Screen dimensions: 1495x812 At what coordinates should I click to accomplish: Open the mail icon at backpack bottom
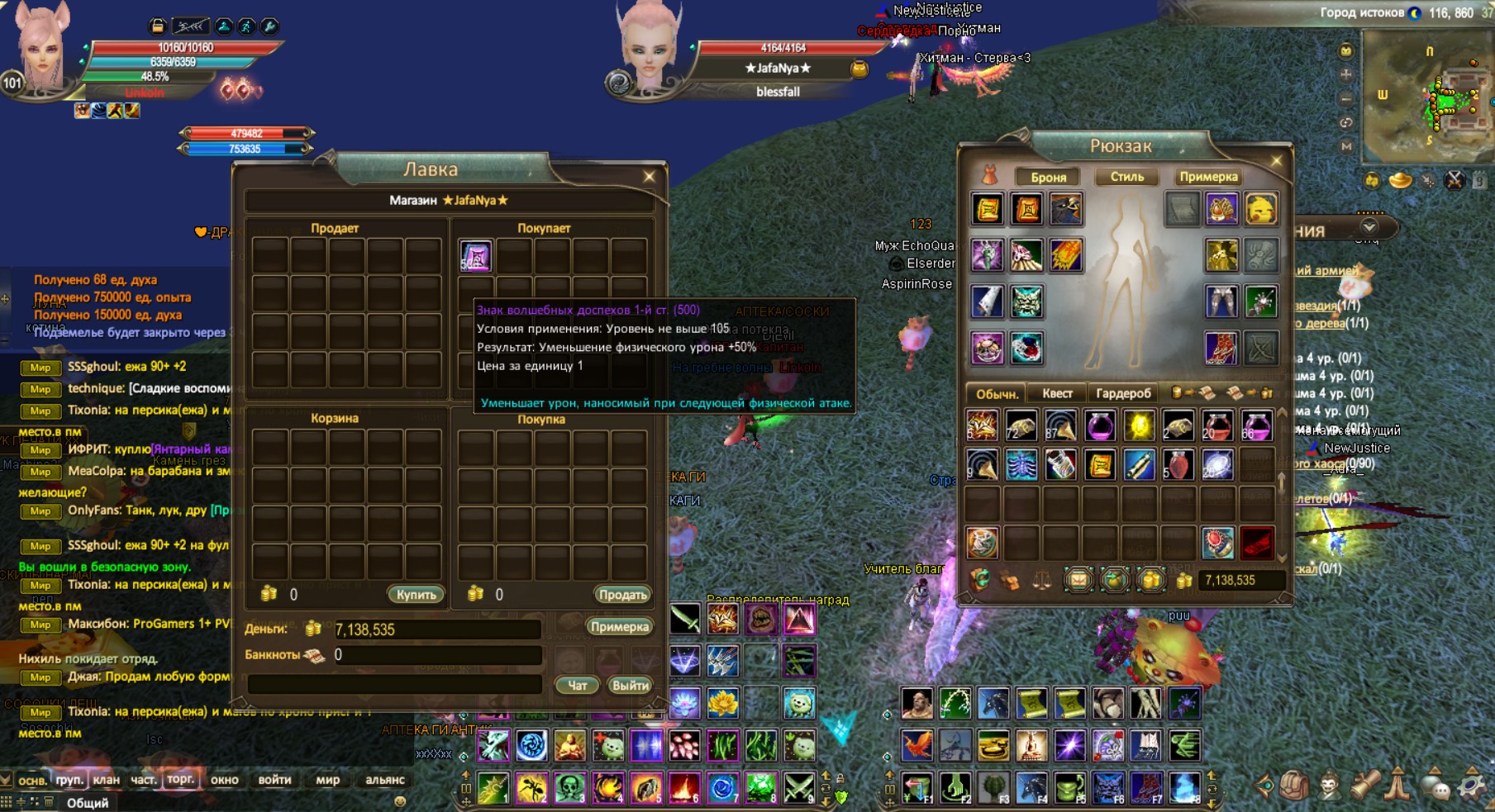pyautogui.click(x=1078, y=579)
